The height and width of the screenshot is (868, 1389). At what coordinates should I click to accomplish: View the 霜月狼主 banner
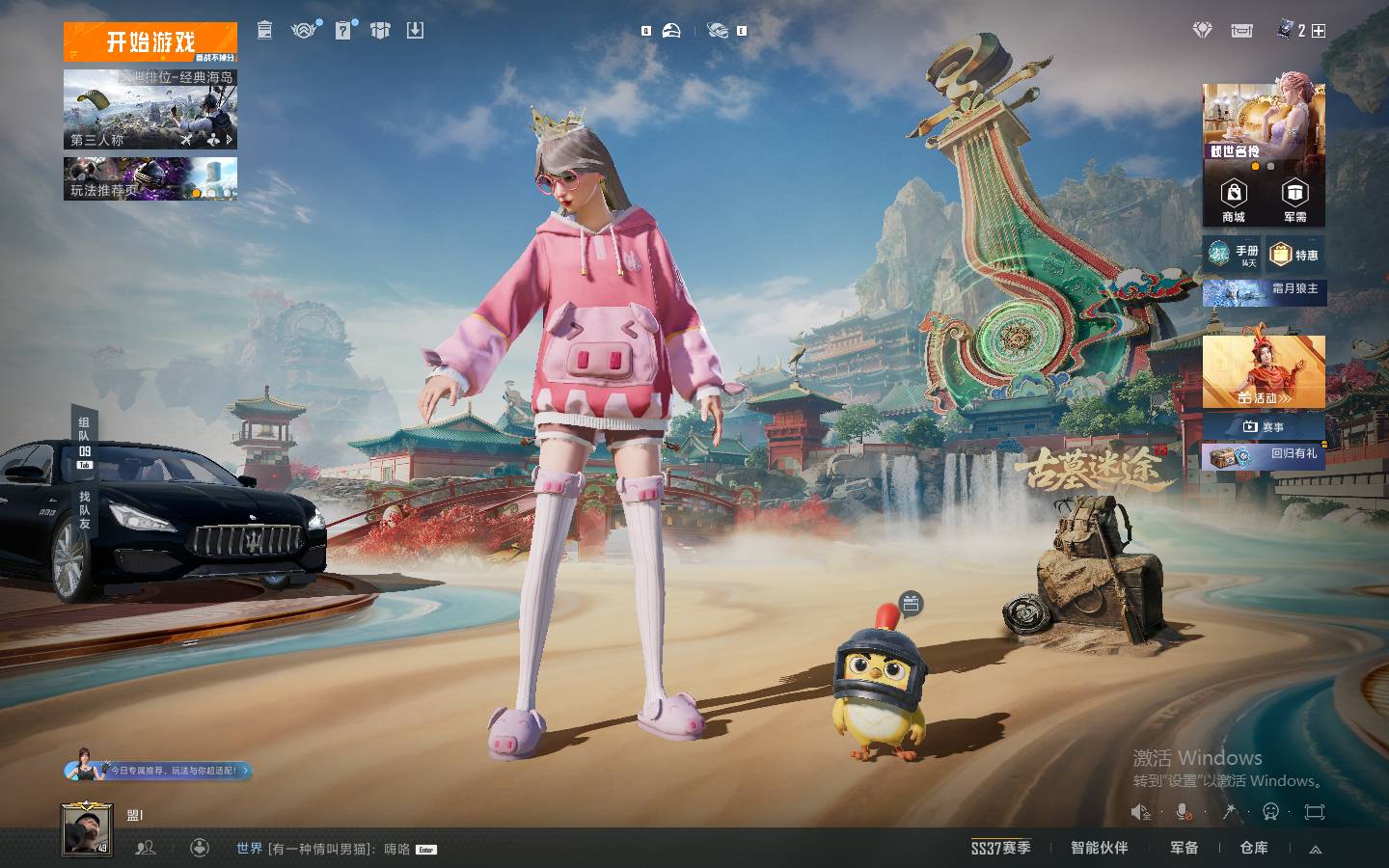click(1264, 290)
